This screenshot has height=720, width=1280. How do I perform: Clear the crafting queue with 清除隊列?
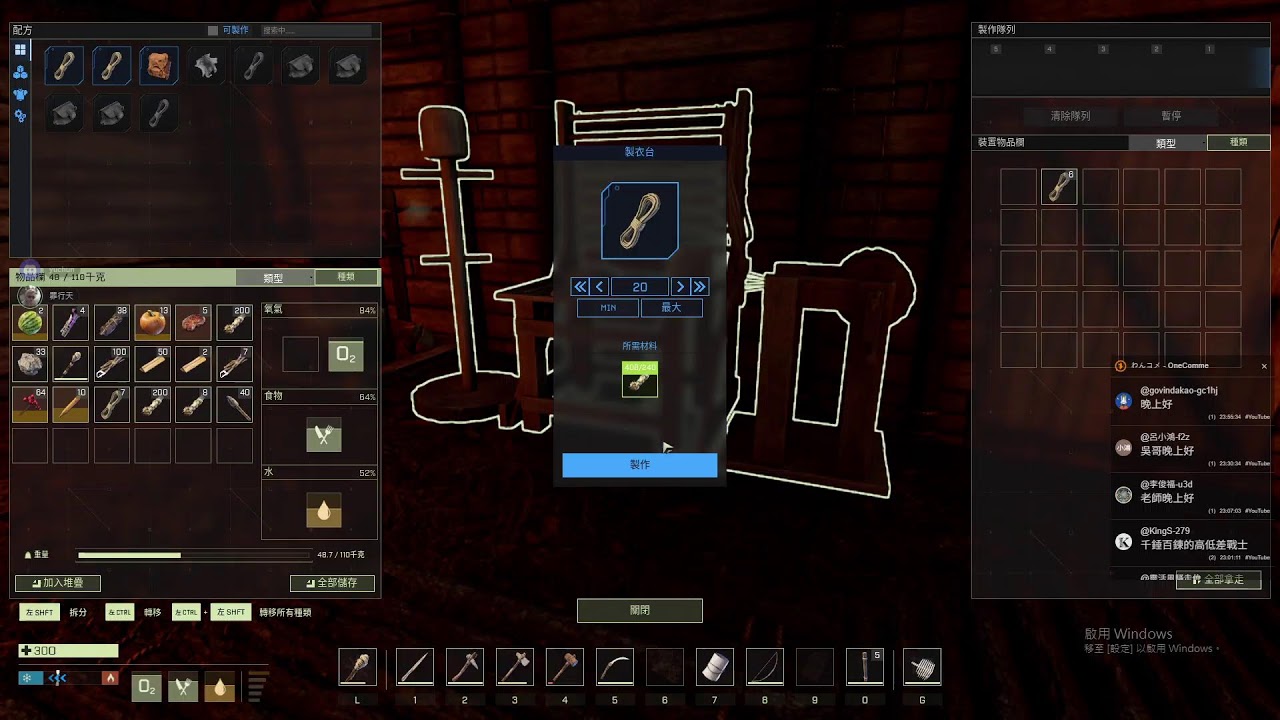point(1070,116)
